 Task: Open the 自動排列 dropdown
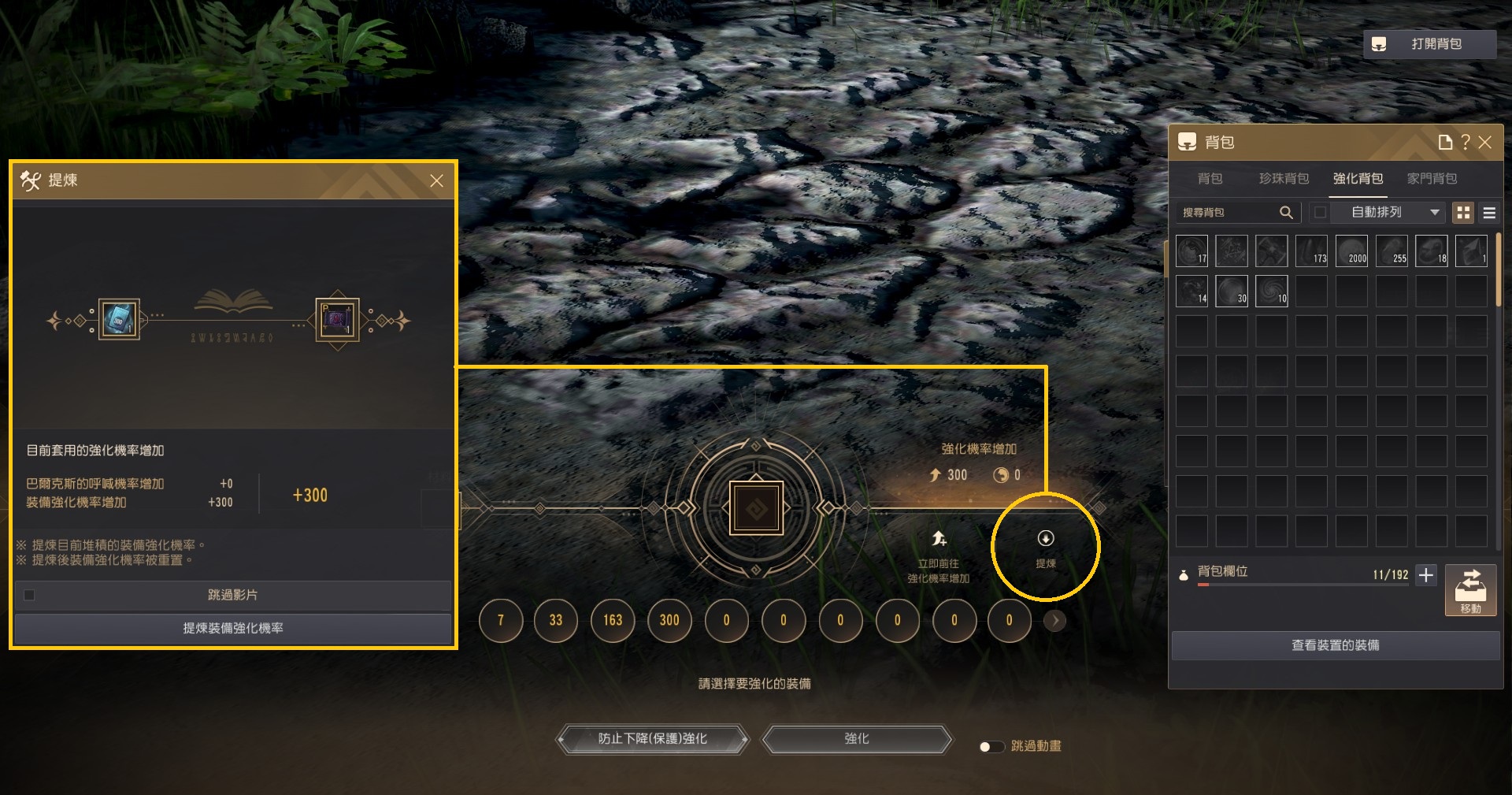1394,213
